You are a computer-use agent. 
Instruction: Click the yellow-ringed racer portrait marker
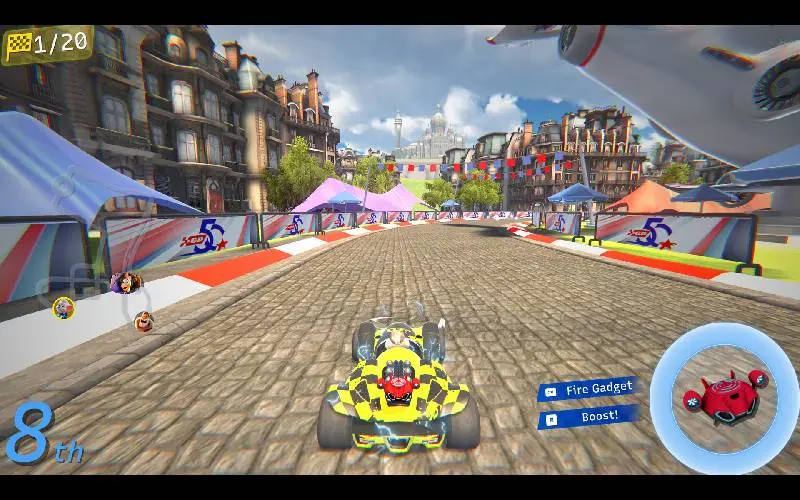(x=64, y=307)
